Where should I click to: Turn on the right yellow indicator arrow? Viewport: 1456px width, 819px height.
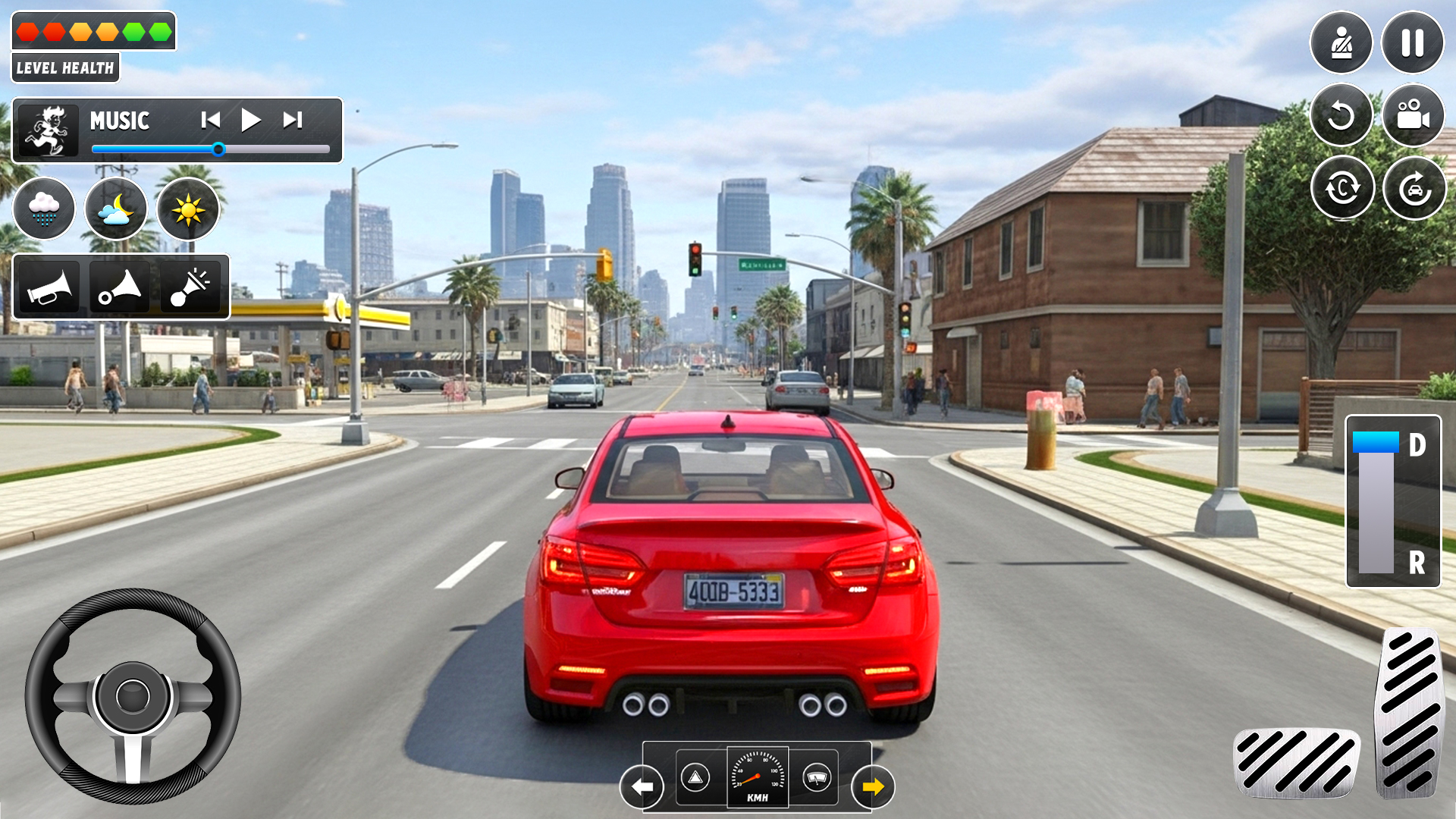873,786
